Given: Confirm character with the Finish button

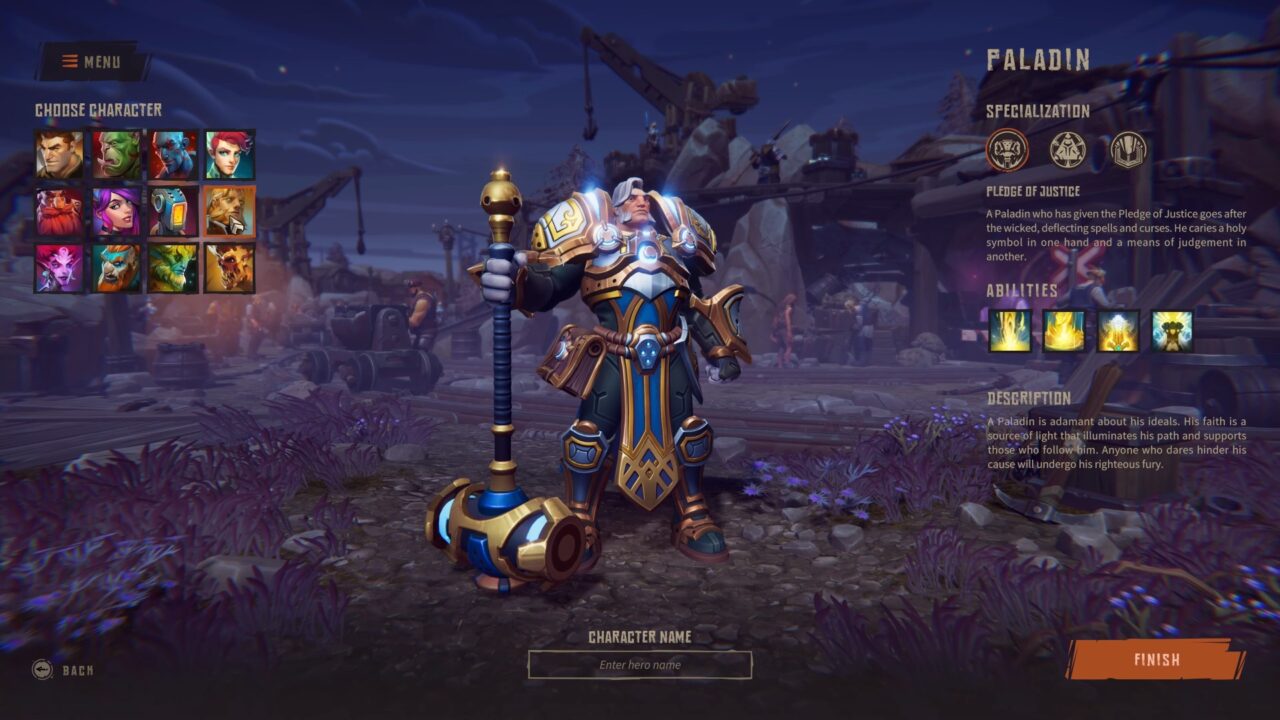Looking at the screenshot, I should click(1156, 660).
